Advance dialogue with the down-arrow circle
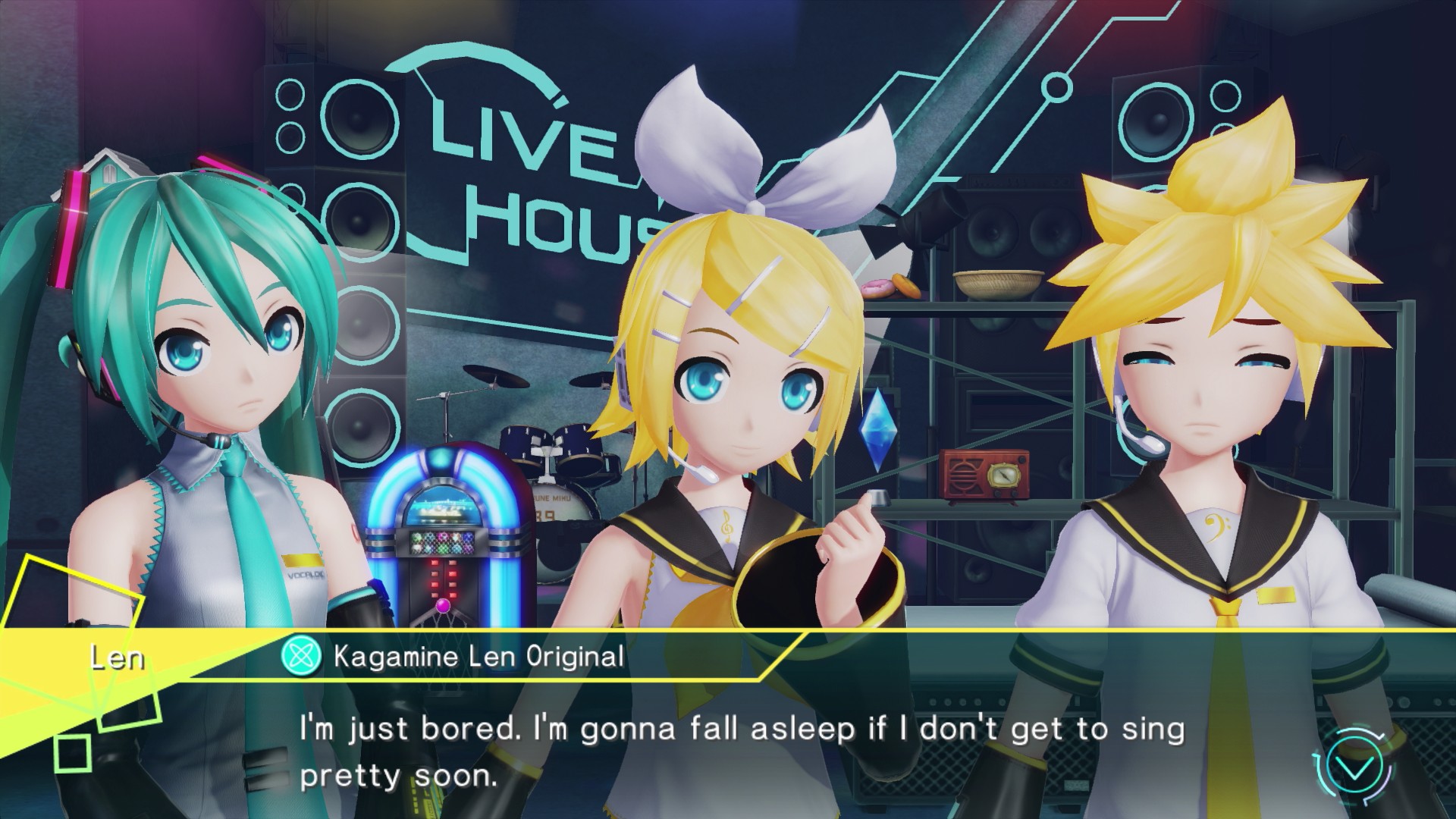Screen dimensions: 1456x819 [x=1355, y=768]
